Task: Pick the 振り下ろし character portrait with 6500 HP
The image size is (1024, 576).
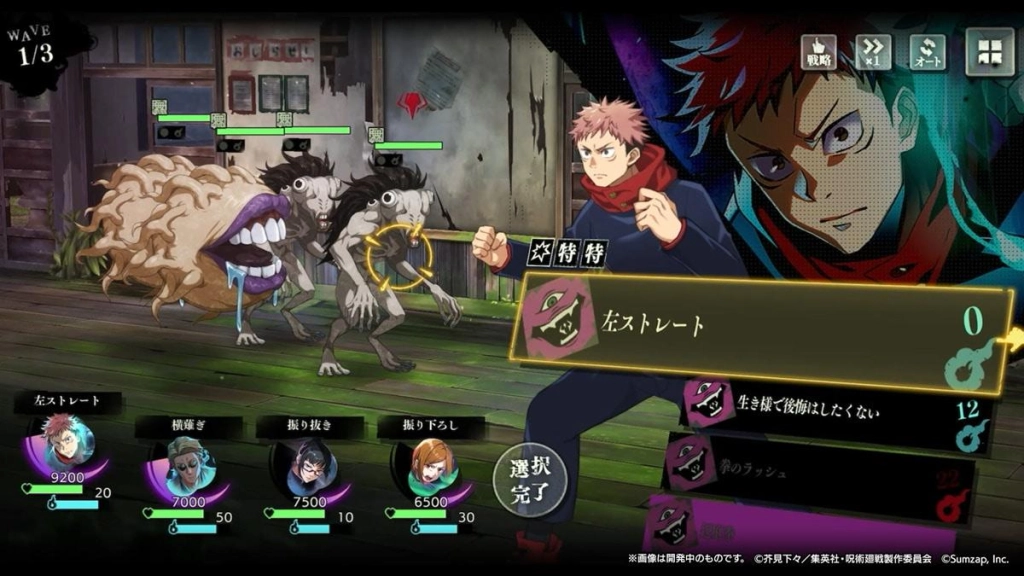Action: click(430, 464)
